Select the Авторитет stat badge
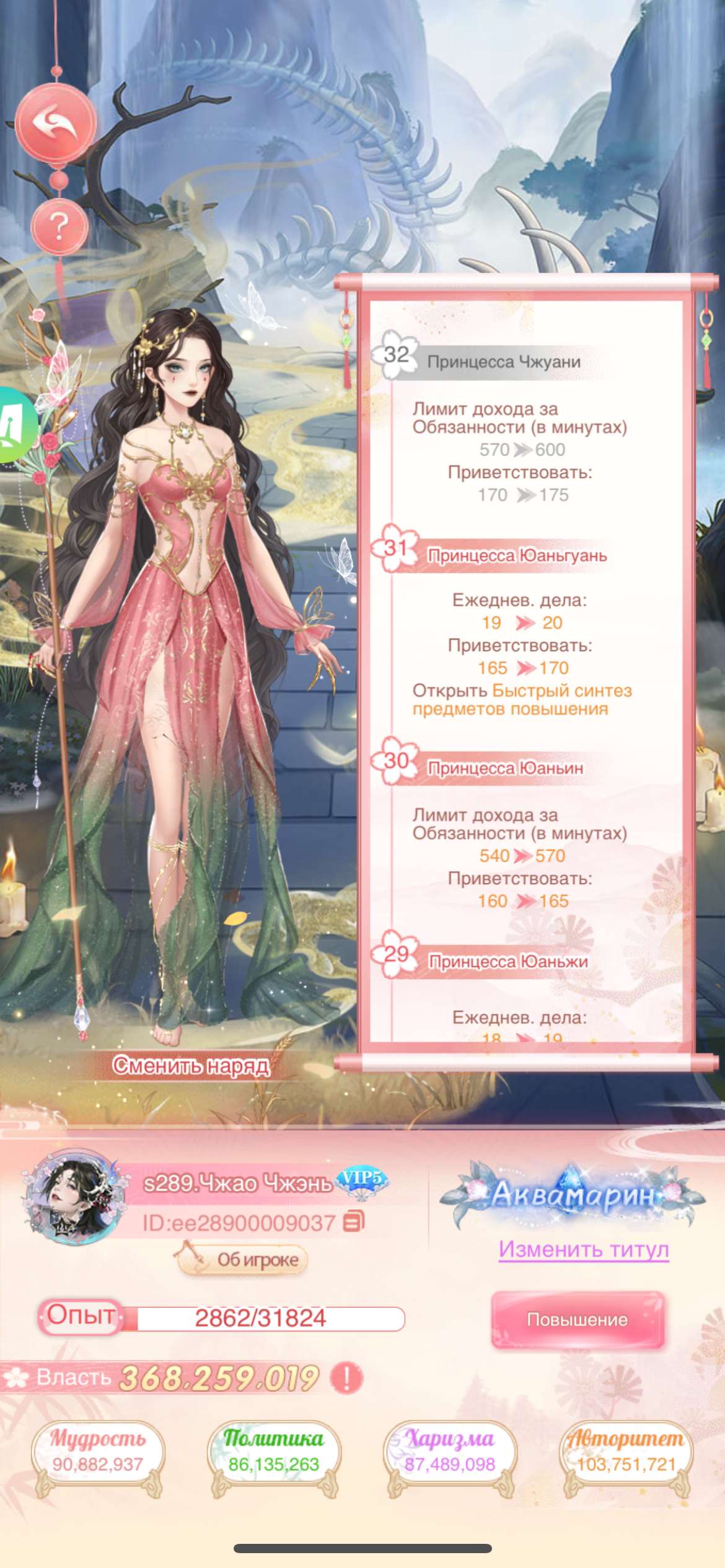725x1568 pixels. click(626, 1453)
